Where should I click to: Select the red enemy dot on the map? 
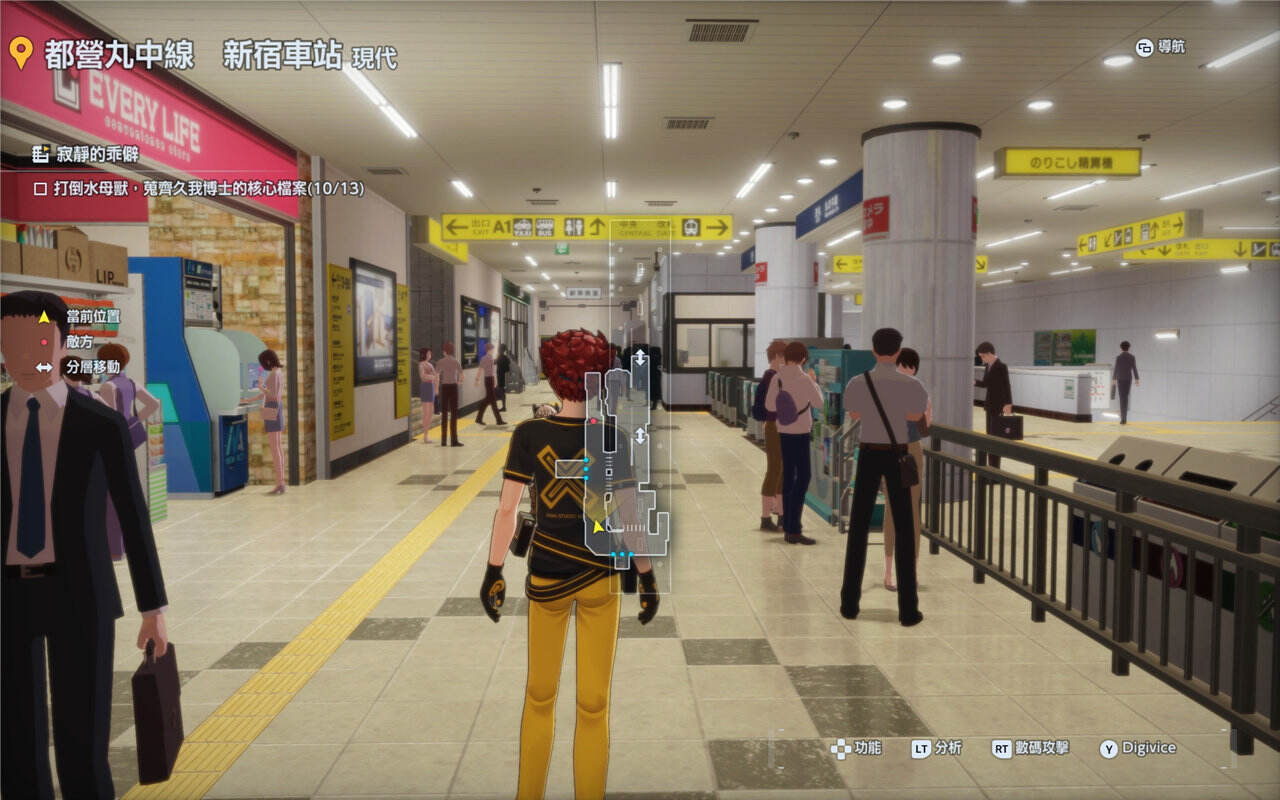coord(594,421)
